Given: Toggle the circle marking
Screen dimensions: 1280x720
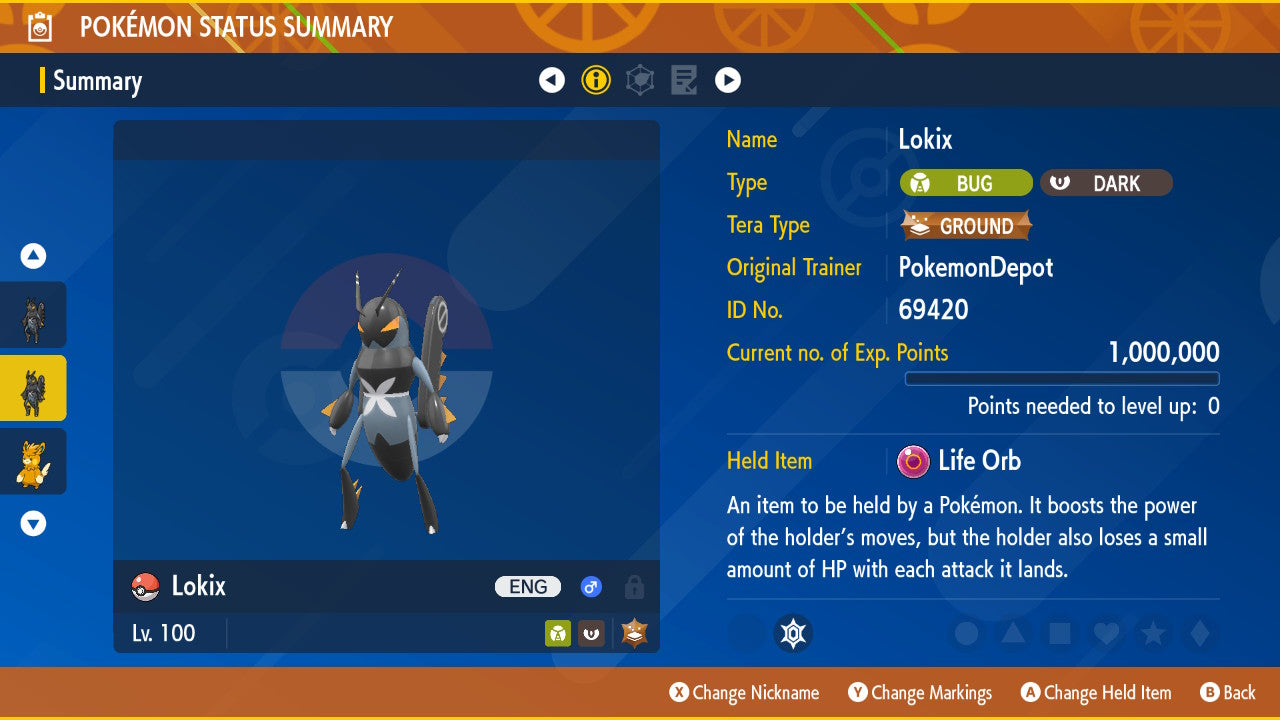Looking at the screenshot, I should (966, 633).
